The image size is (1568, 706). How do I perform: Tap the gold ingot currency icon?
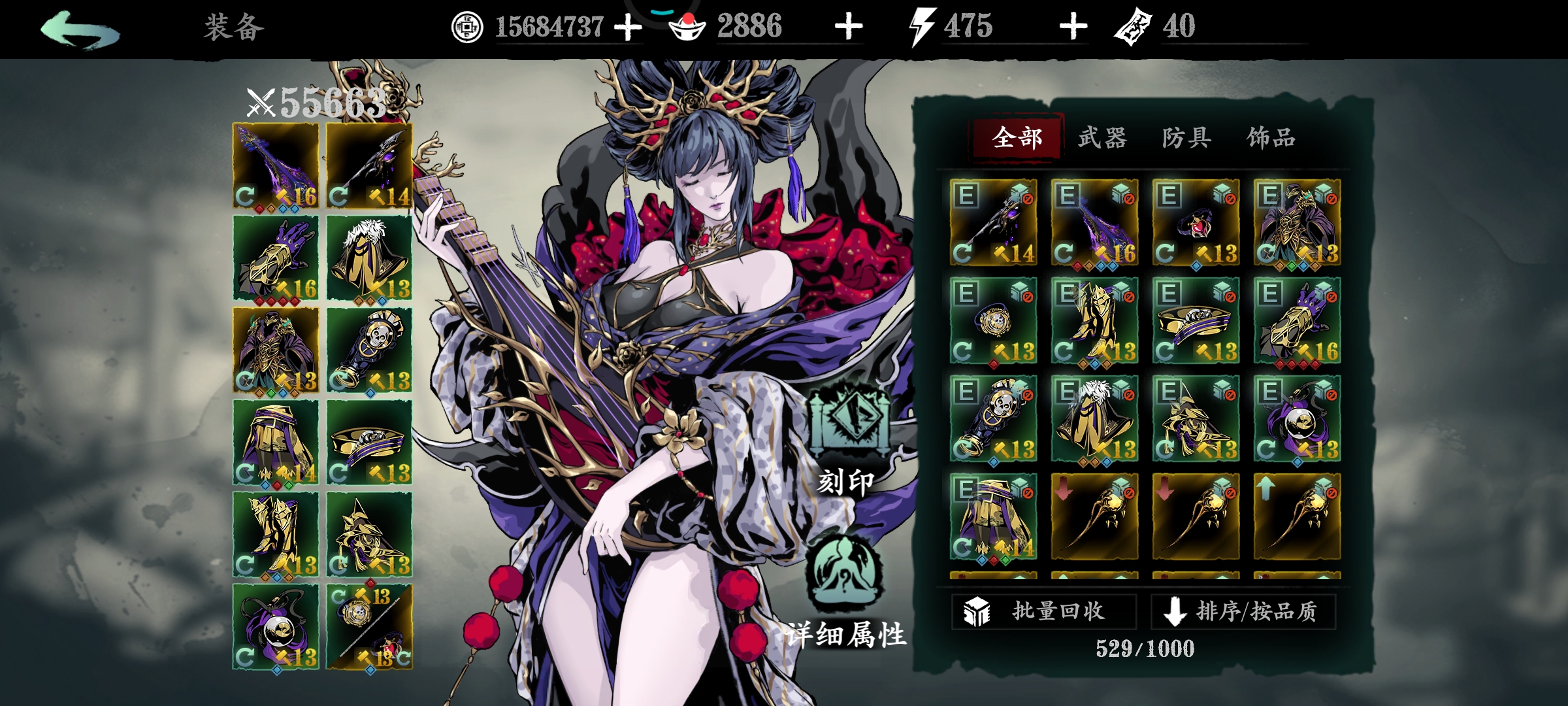(687, 27)
